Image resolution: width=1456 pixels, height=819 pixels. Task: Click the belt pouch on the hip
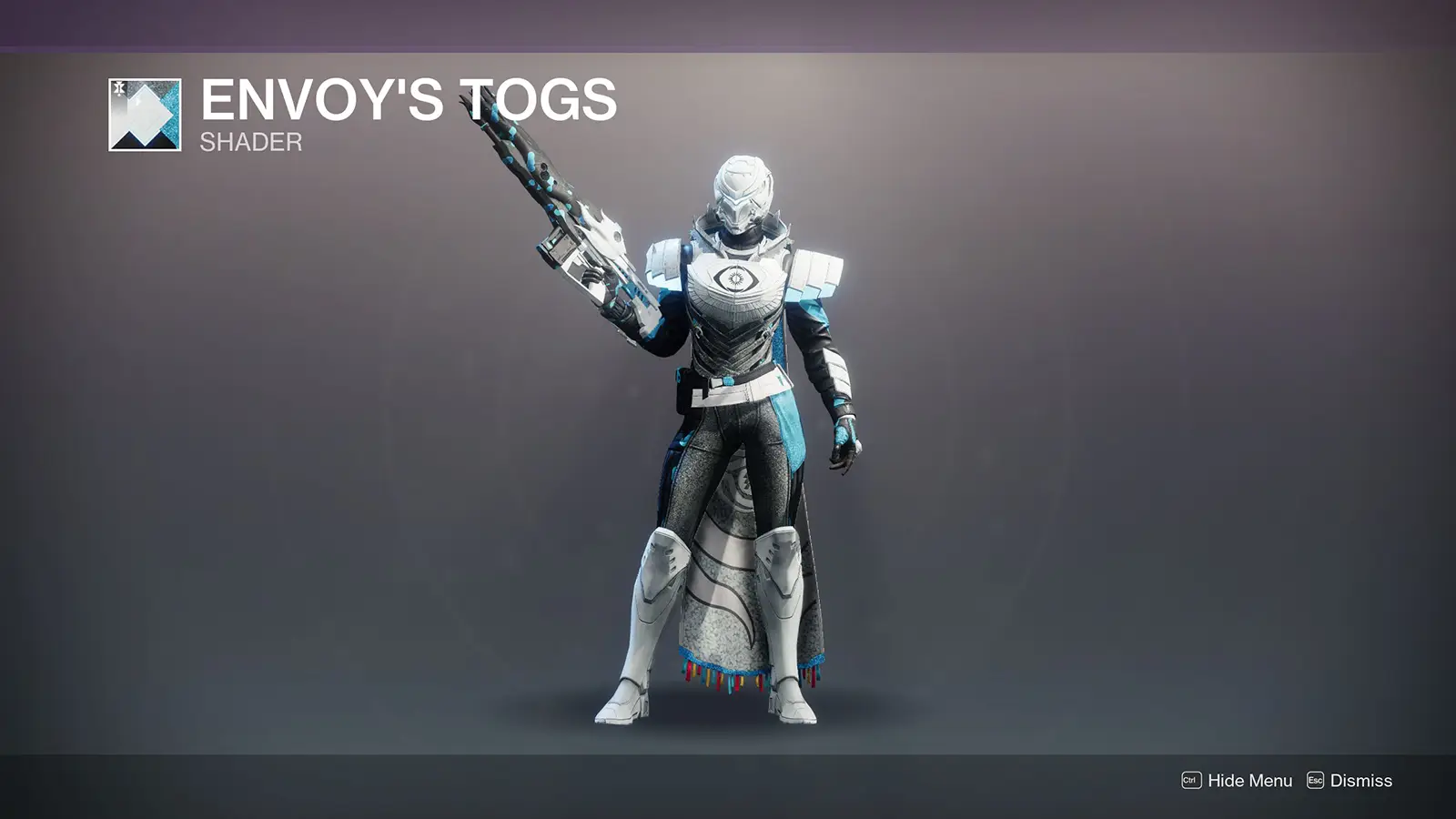coord(681,391)
